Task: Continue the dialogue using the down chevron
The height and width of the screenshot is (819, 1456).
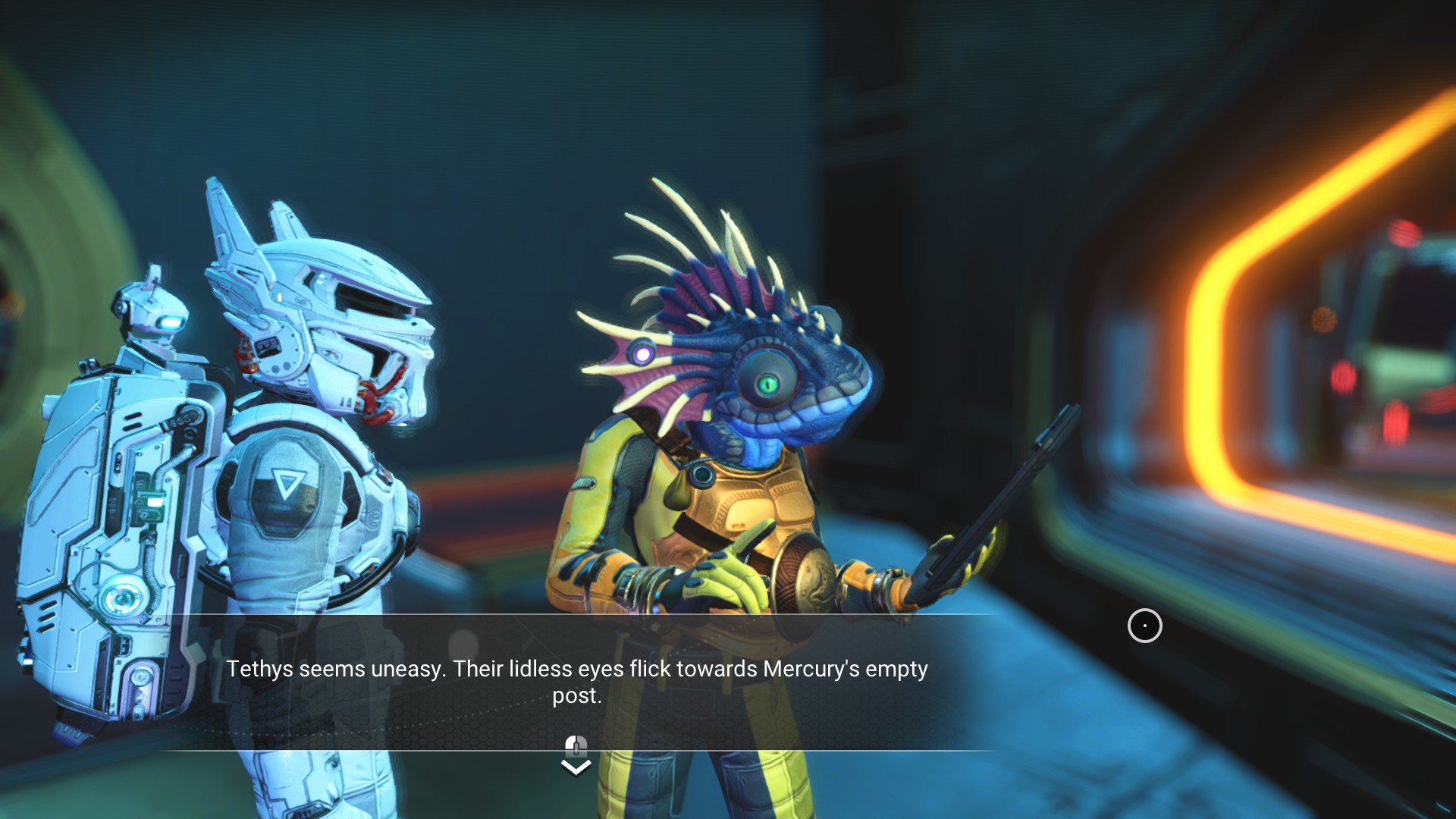Action: 576,767
